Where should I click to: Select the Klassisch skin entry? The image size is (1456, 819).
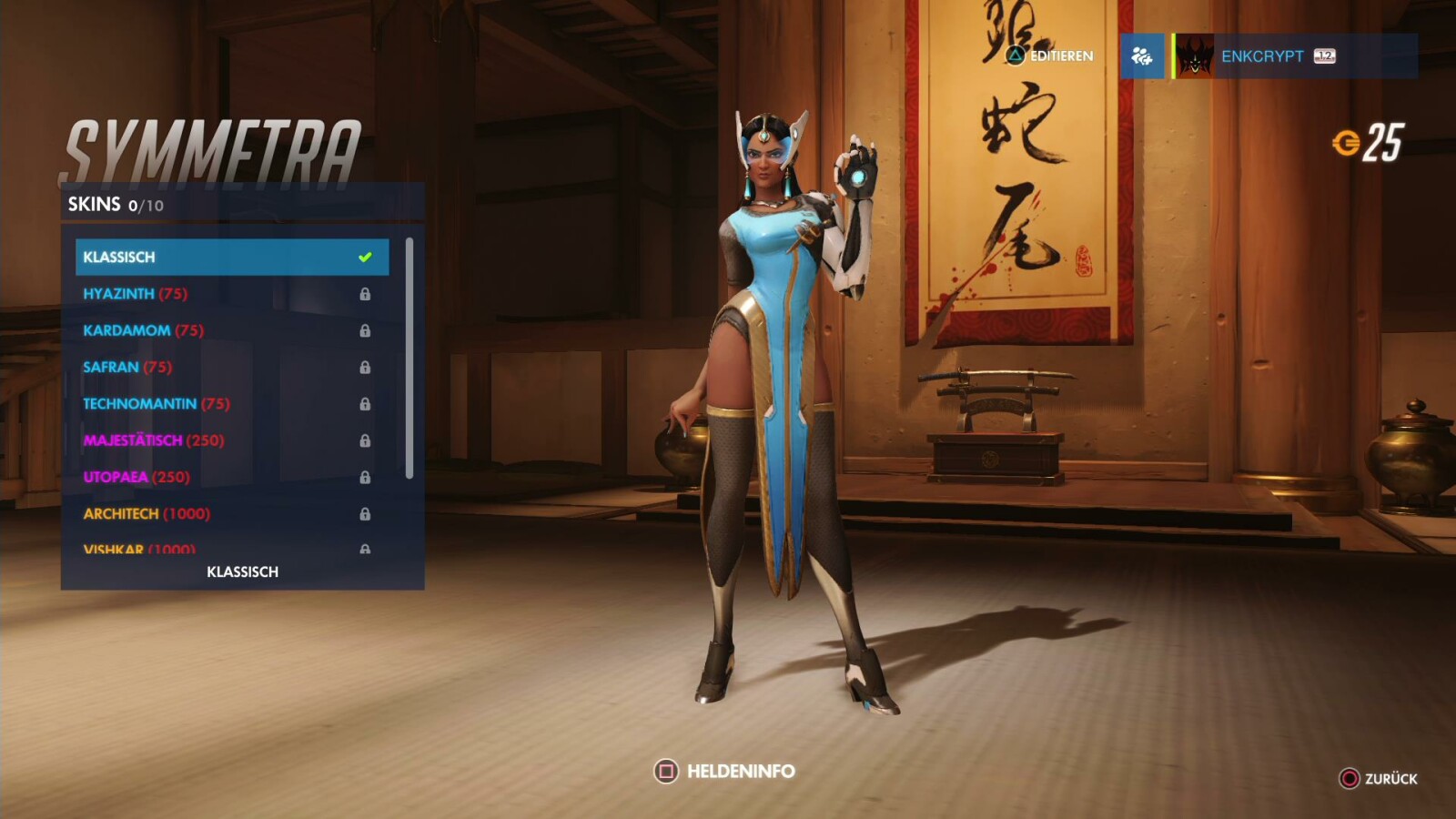click(231, 257)
